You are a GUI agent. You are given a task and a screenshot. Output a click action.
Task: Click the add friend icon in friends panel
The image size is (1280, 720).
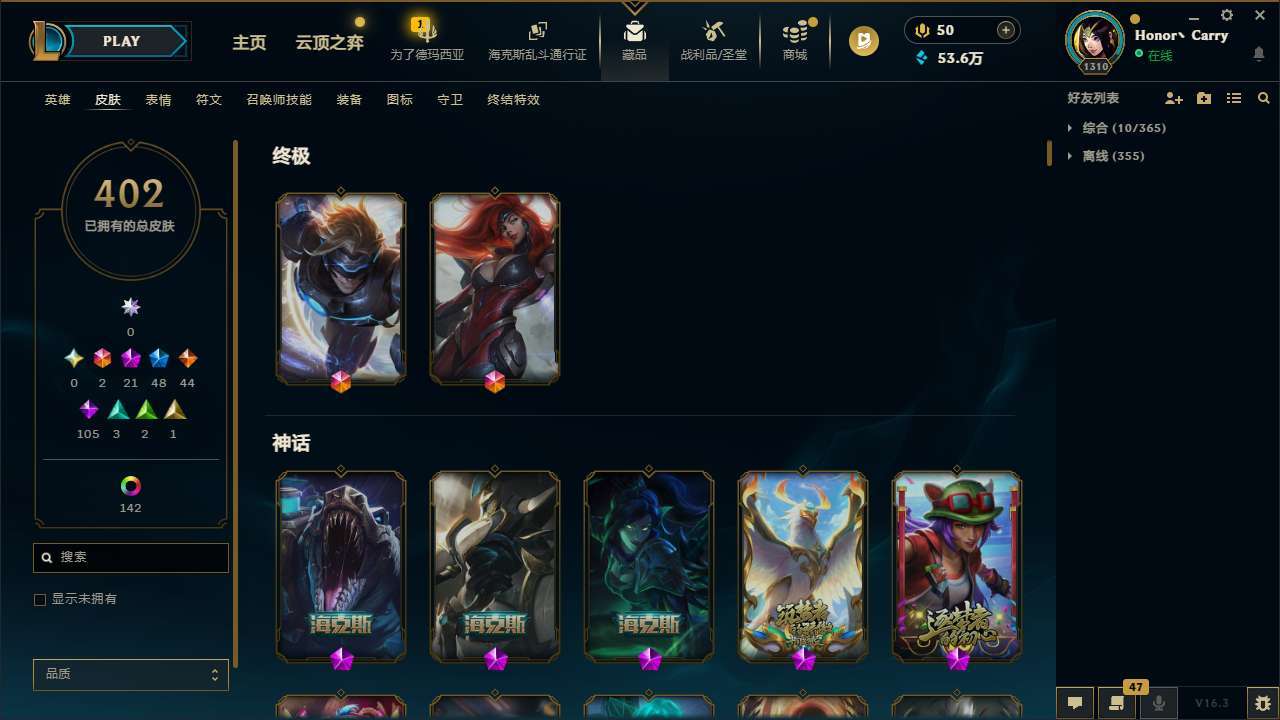[1174, 98]
